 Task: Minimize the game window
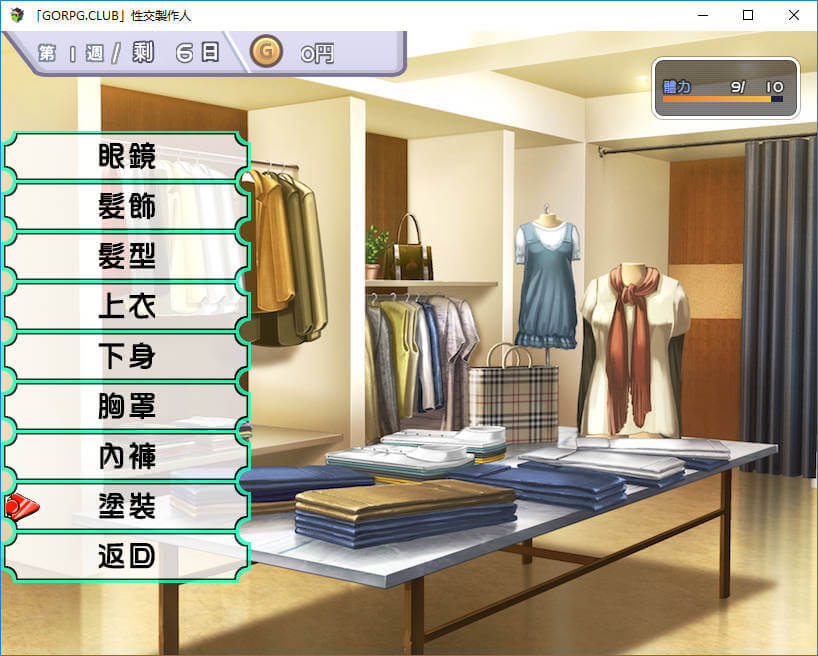click(x=702, y=15)
